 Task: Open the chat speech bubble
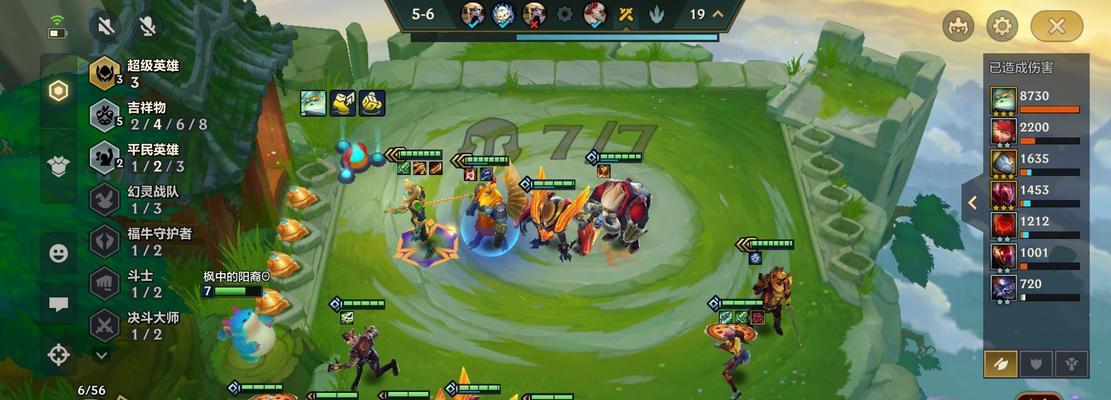pos(58,304)
